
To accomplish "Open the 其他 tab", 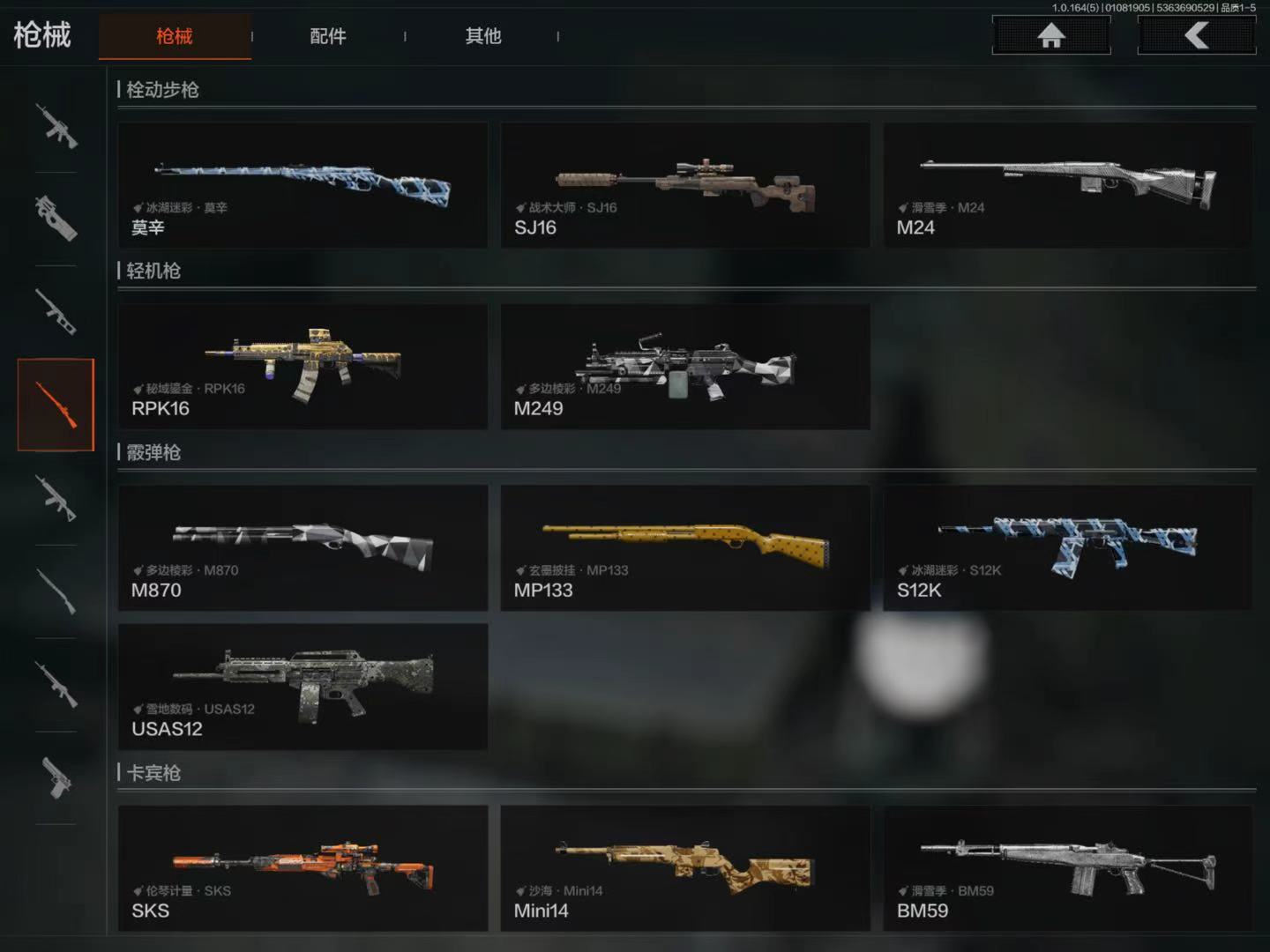I will point(482,36).
